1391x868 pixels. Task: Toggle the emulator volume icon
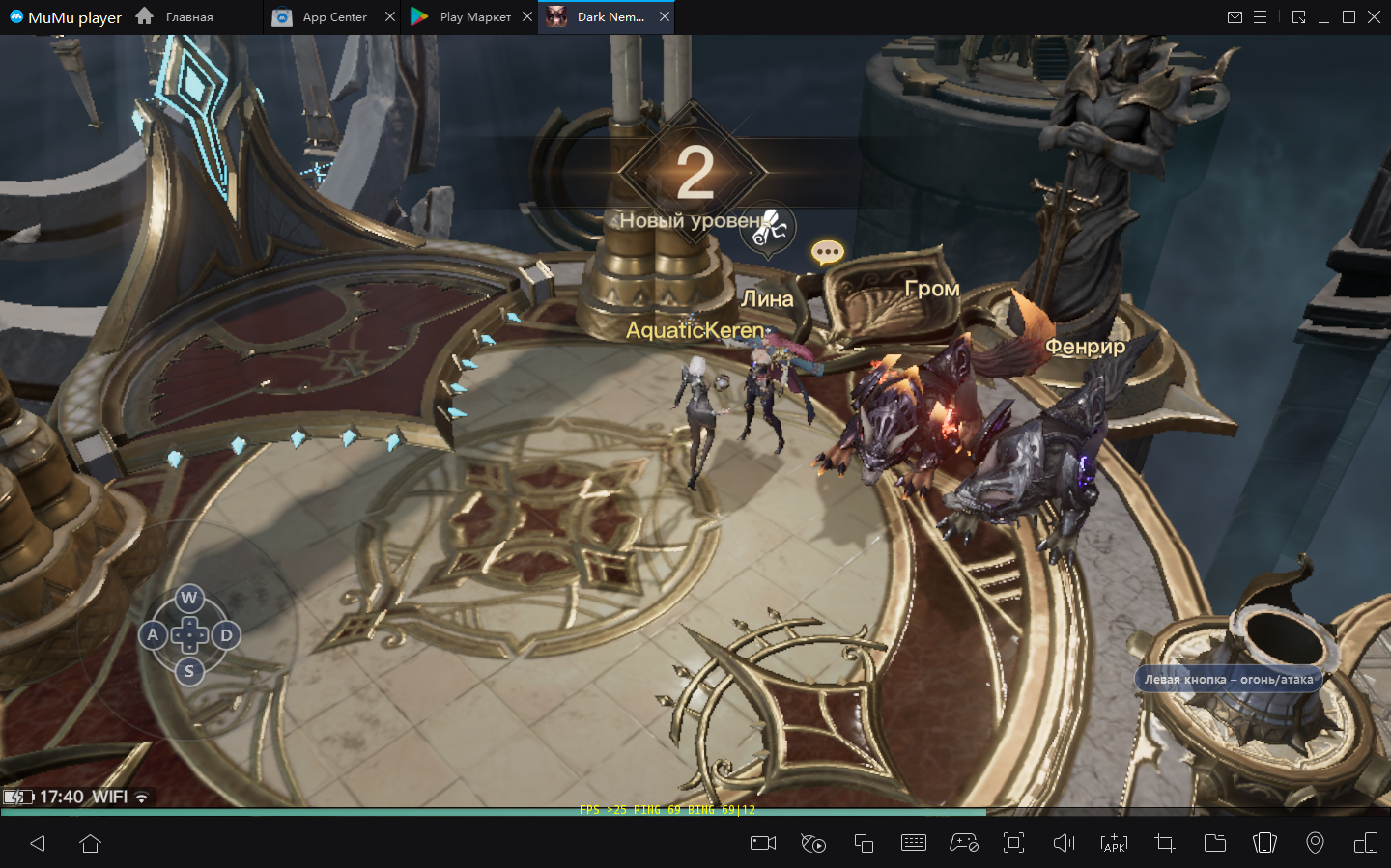coord(1064,843)
